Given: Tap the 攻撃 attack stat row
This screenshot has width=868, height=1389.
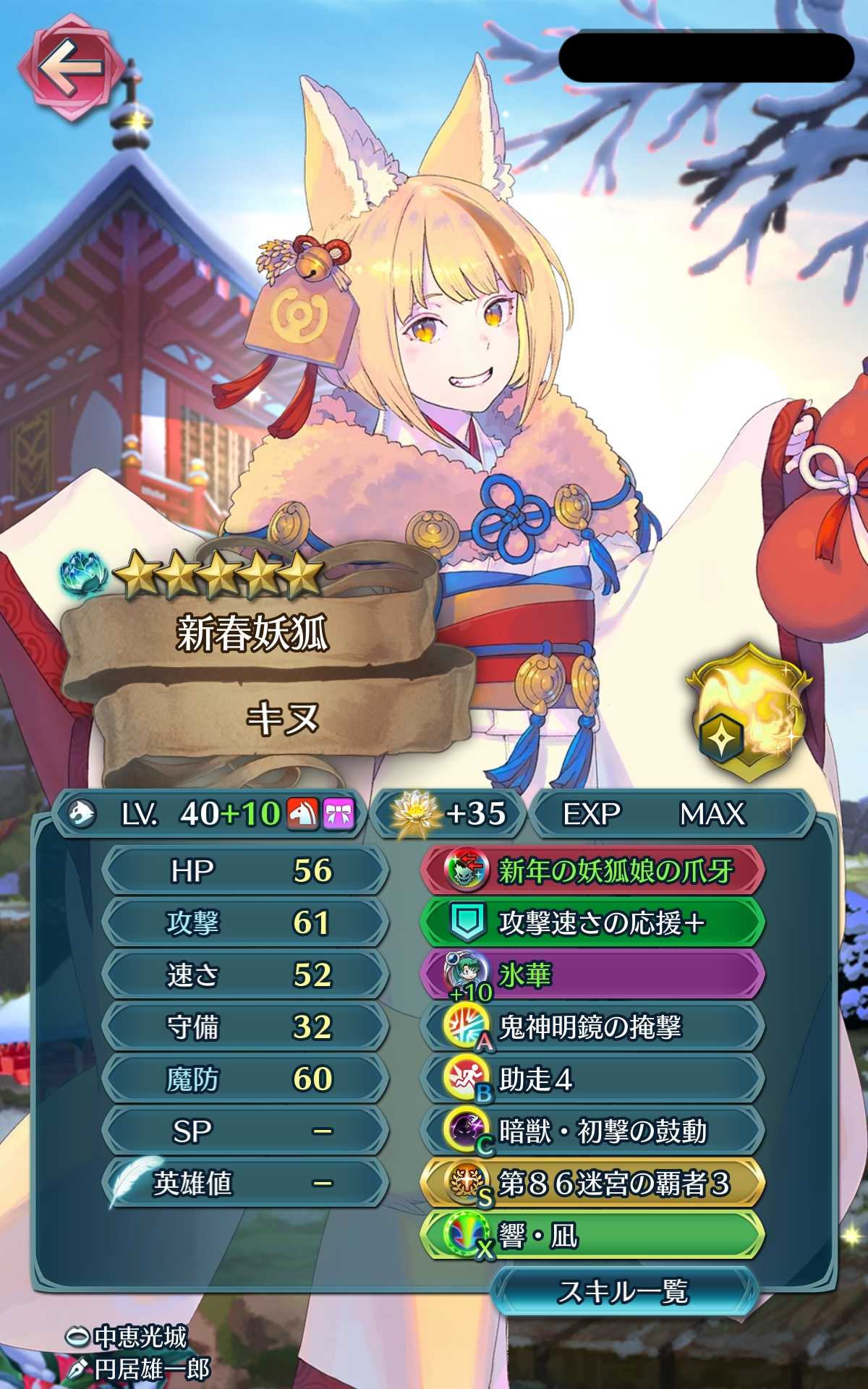Looking at the screenshot, I should [244, 922].
